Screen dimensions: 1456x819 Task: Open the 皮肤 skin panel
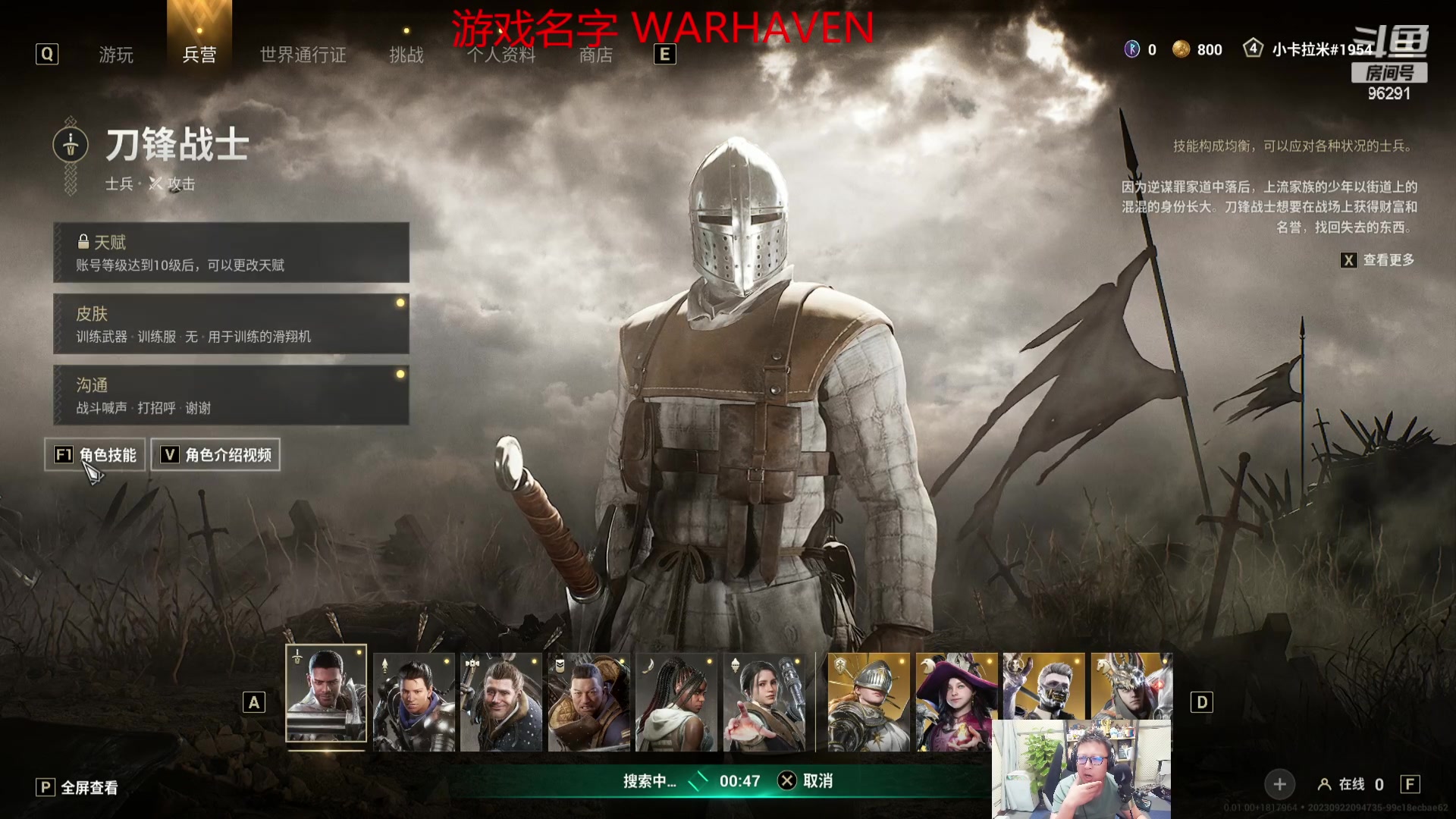pos(231,324)
